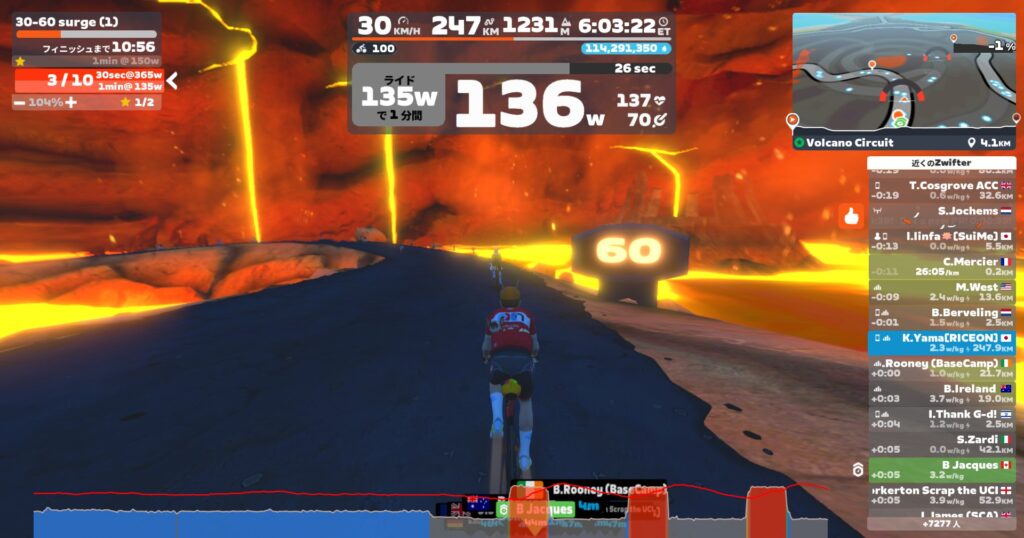Select the Rooney (BaseCamp) rider row
1024x538 pixels.
tap(942, 368)
